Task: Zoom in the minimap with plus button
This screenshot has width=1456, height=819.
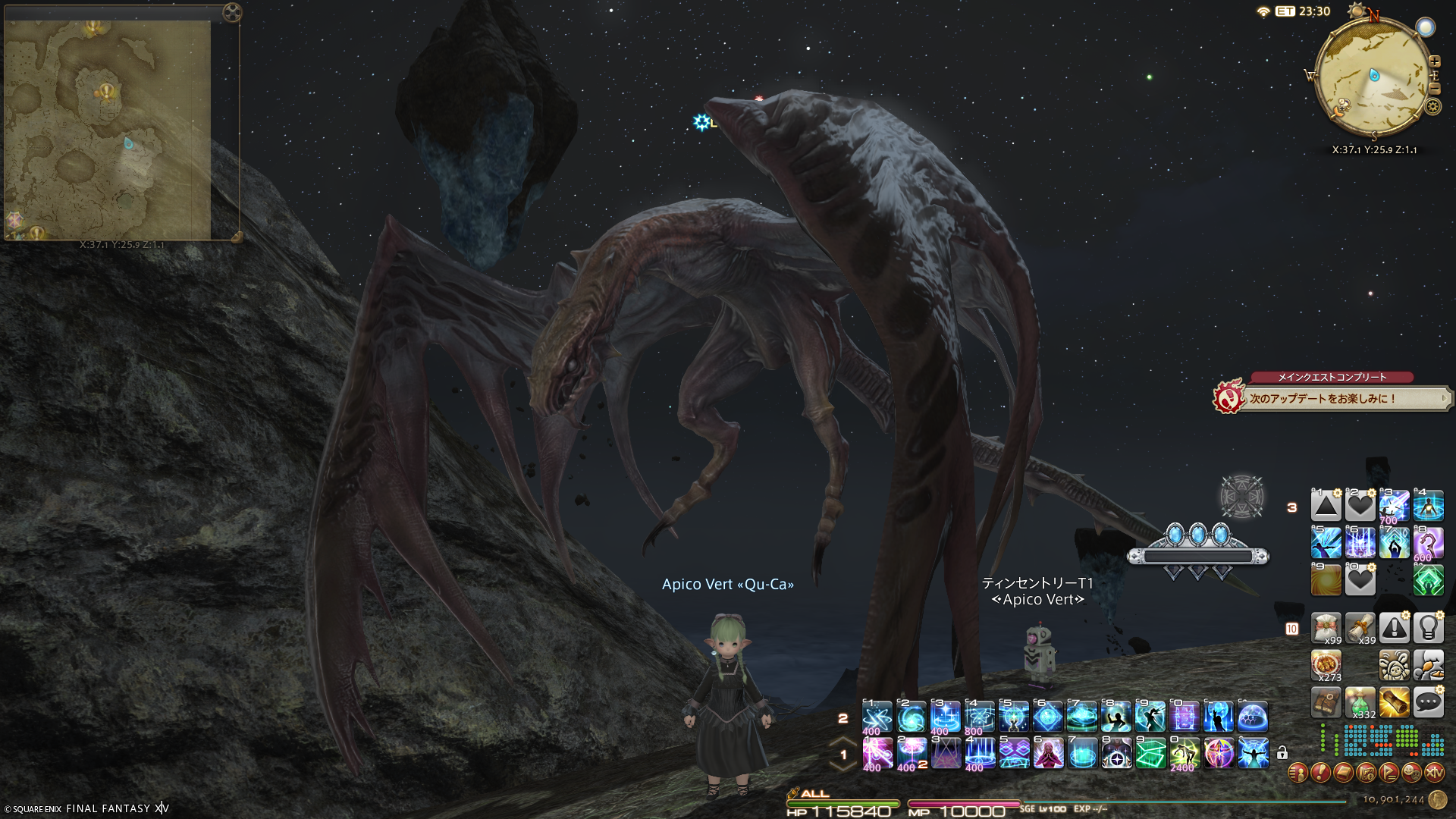Action: click(1434, 61)
